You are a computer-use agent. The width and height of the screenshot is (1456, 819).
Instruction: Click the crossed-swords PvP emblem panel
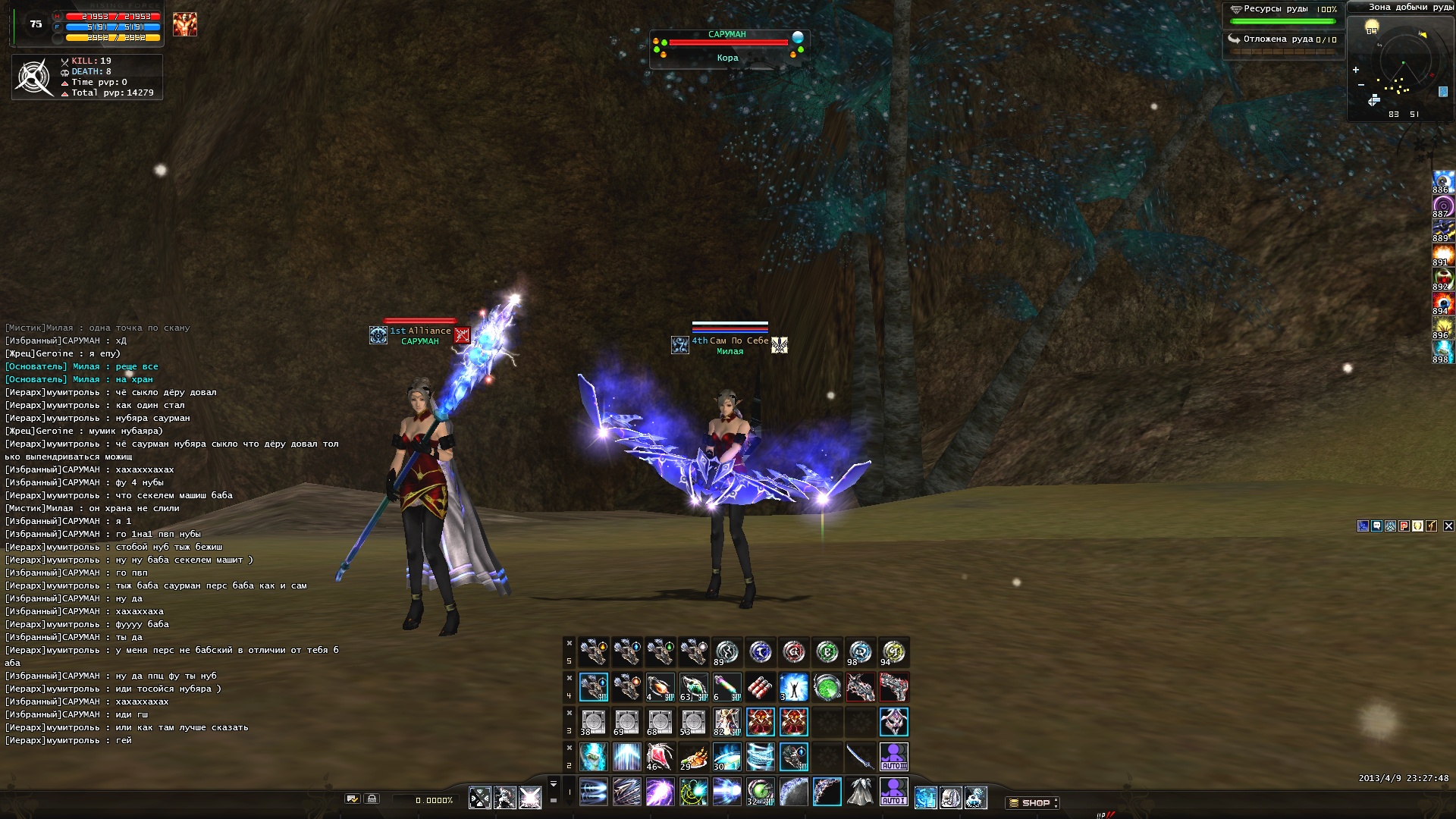coord(34,77)
